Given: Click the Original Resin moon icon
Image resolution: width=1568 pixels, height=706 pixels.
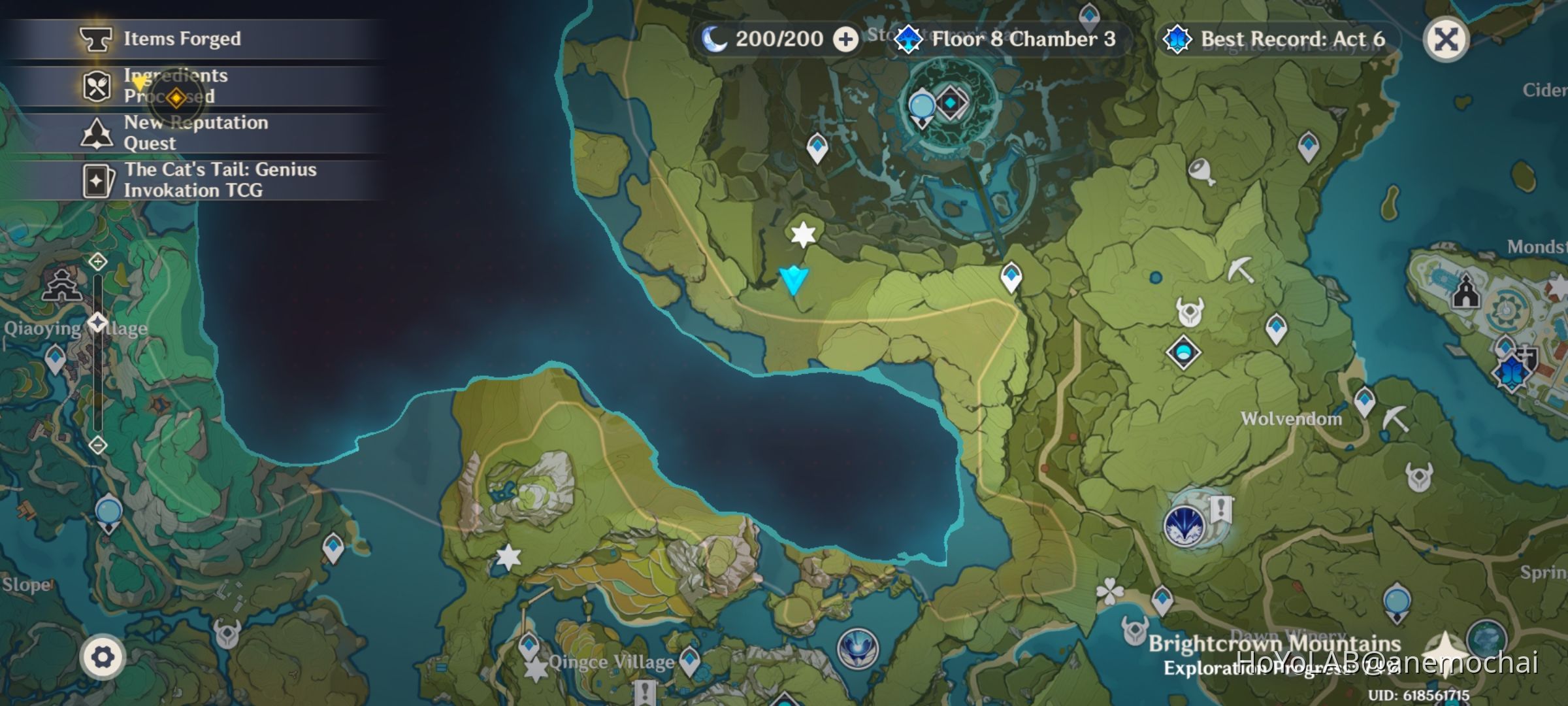Looking at the screenshot, I should [x=715, y=39].
